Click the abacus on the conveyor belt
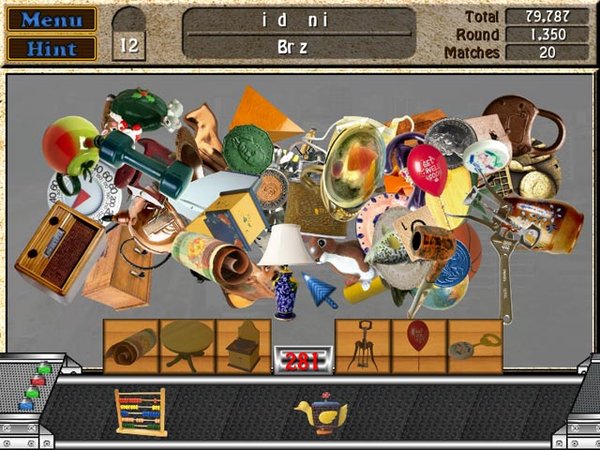The image size is (600, 450). [140, 411]
